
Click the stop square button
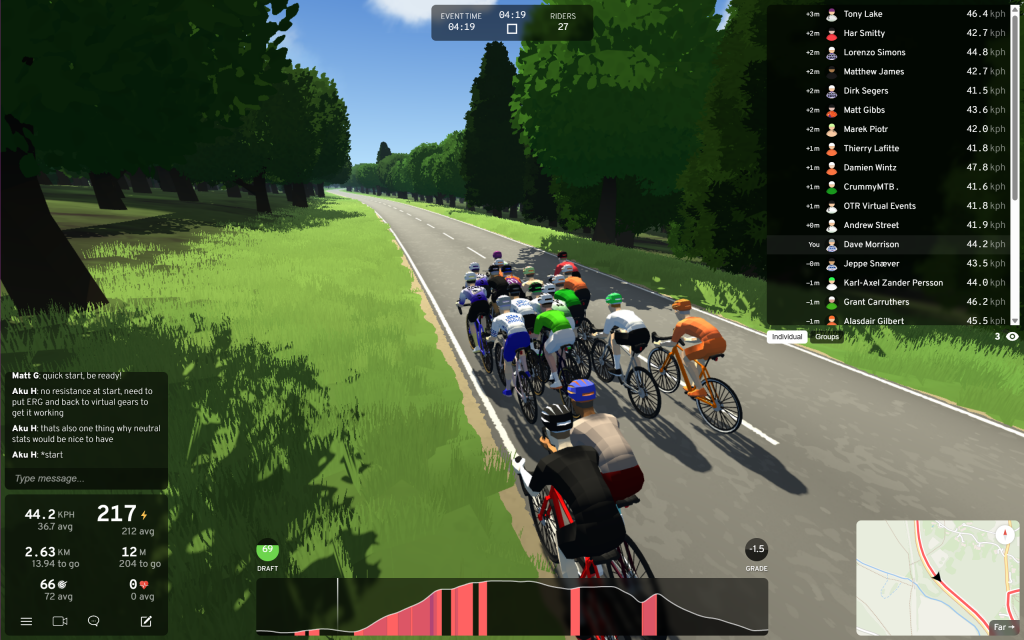512,29
